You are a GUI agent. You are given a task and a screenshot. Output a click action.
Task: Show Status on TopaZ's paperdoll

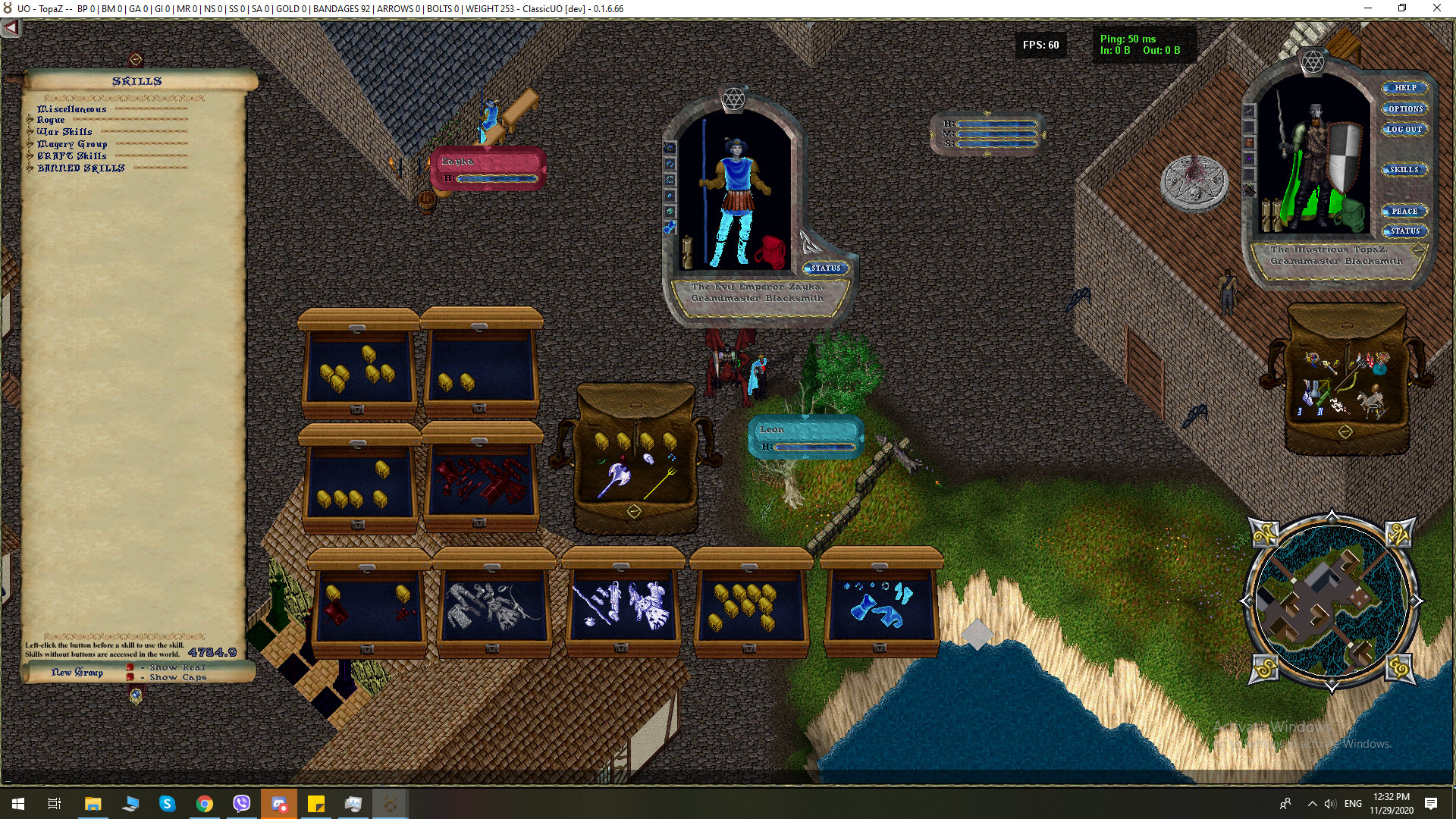tap(1404, 231)
